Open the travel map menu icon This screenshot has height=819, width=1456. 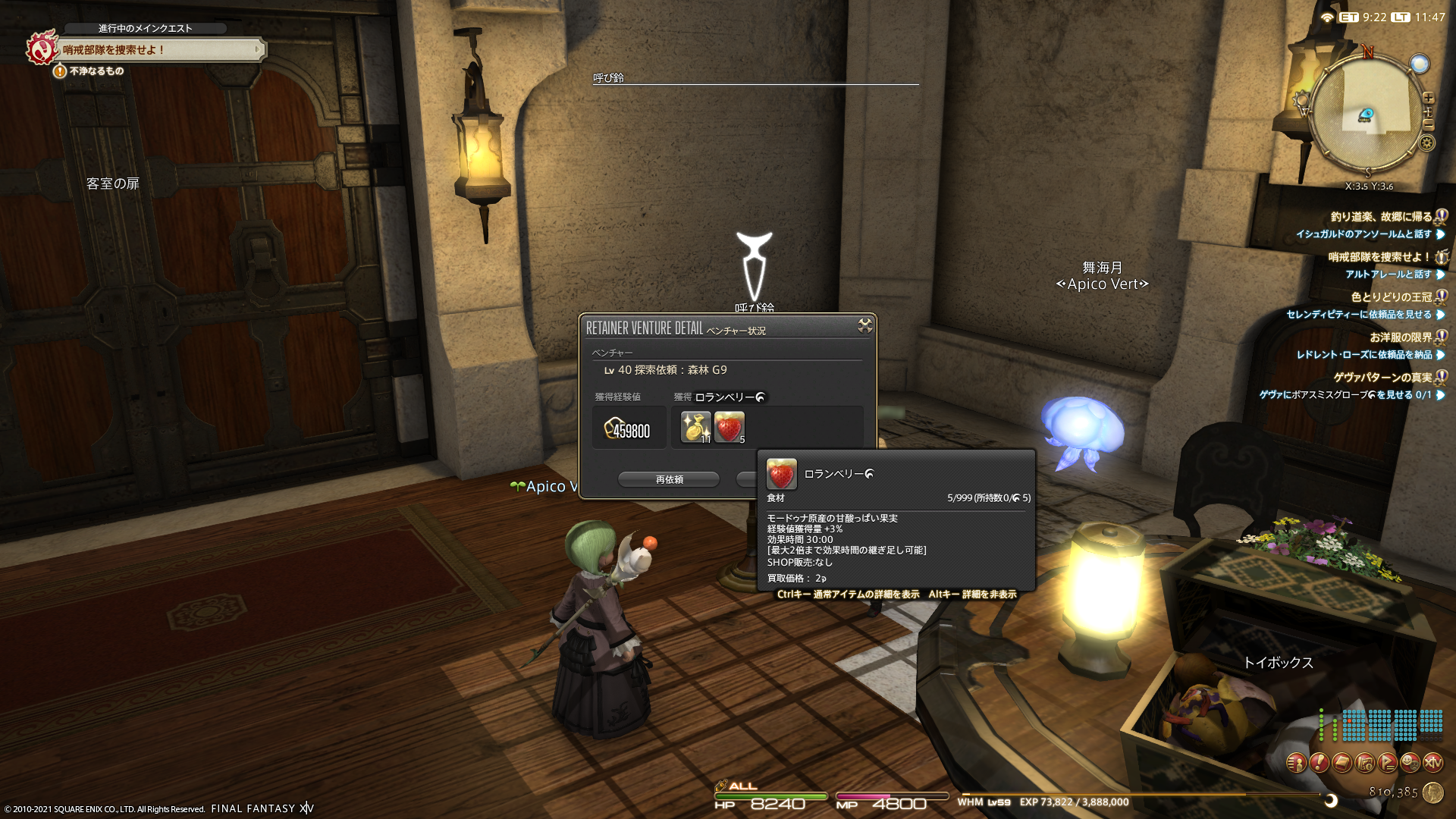point(1364,762)
